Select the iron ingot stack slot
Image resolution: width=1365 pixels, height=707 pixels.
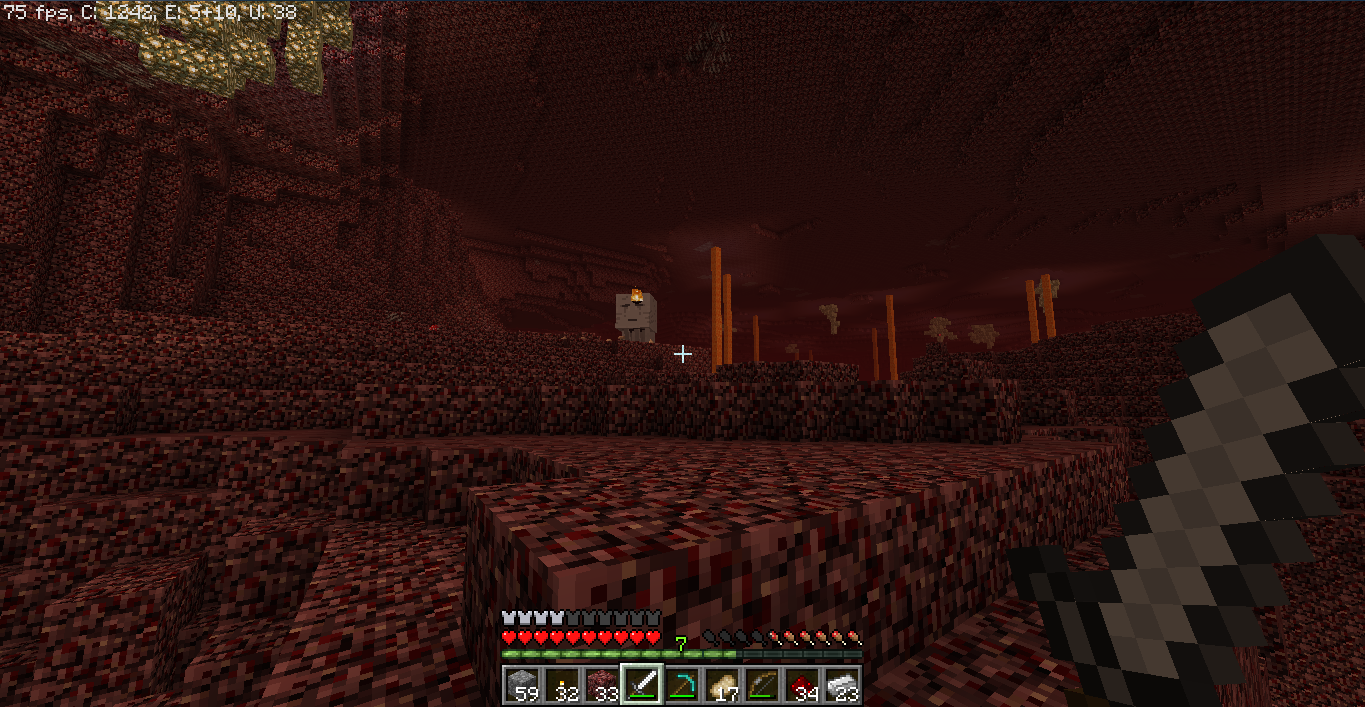pyautogui.click(x=841, y=685)
